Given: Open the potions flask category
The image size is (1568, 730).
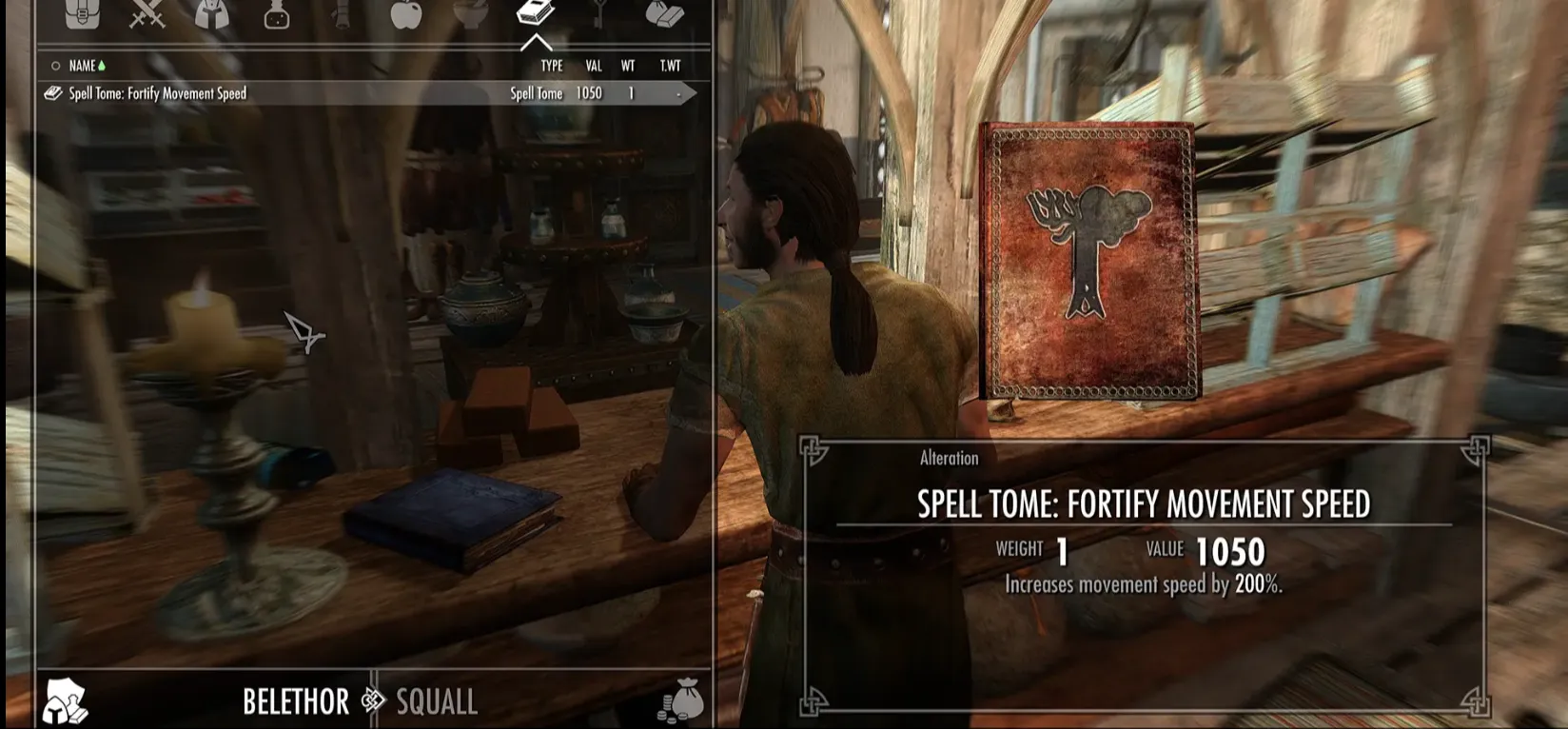Looking at the screenshot, I should 277,13.
